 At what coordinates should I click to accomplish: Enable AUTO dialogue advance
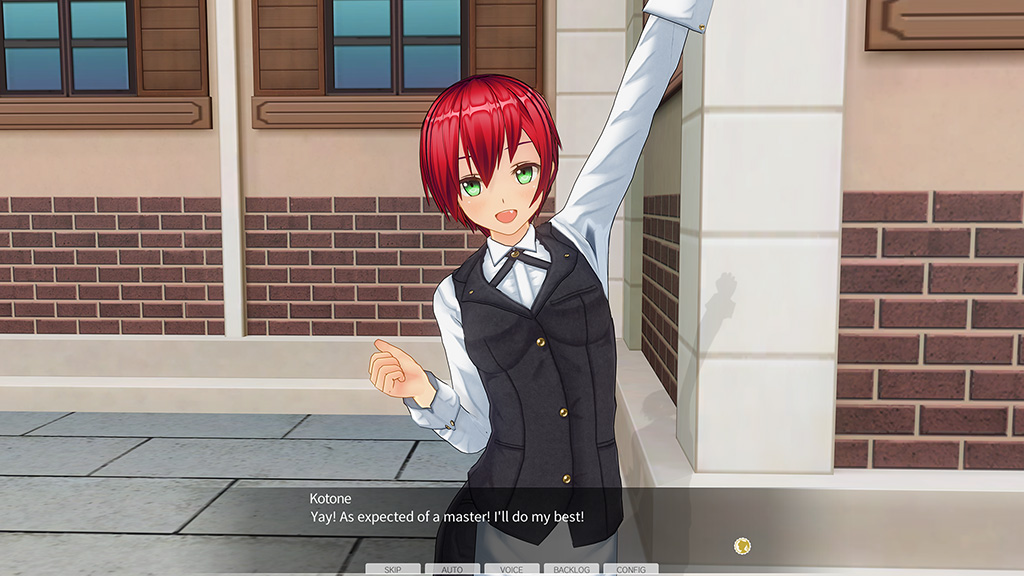[x=452, y=570]
